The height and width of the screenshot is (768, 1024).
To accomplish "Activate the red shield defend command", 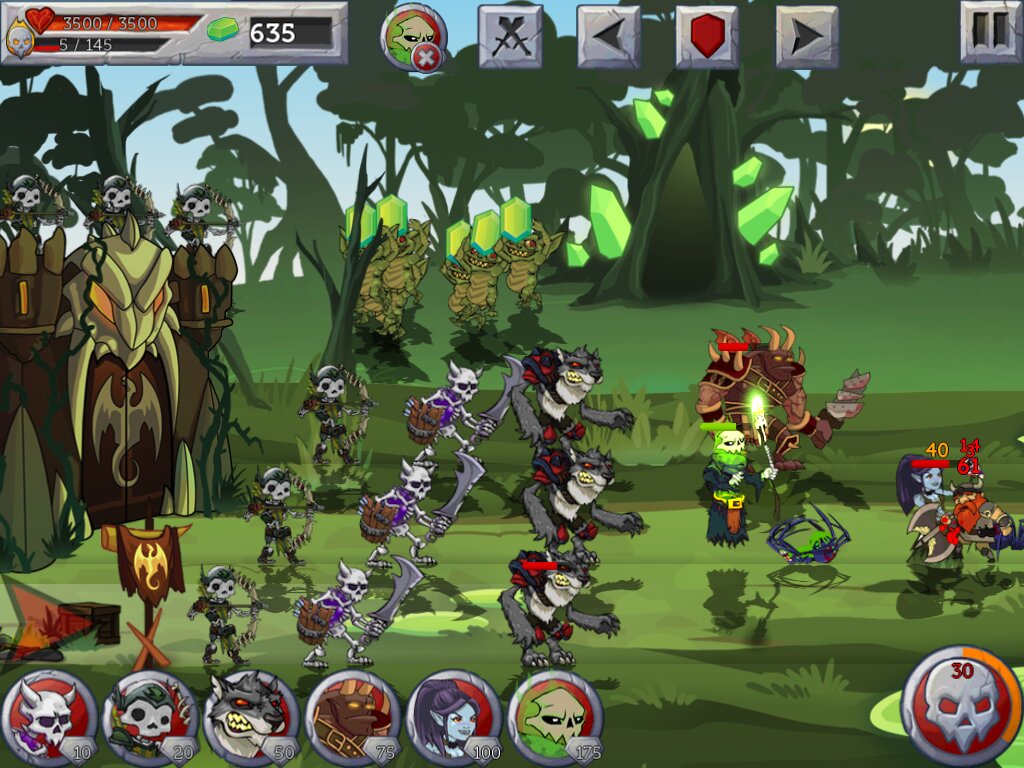I will pos(707,37).
